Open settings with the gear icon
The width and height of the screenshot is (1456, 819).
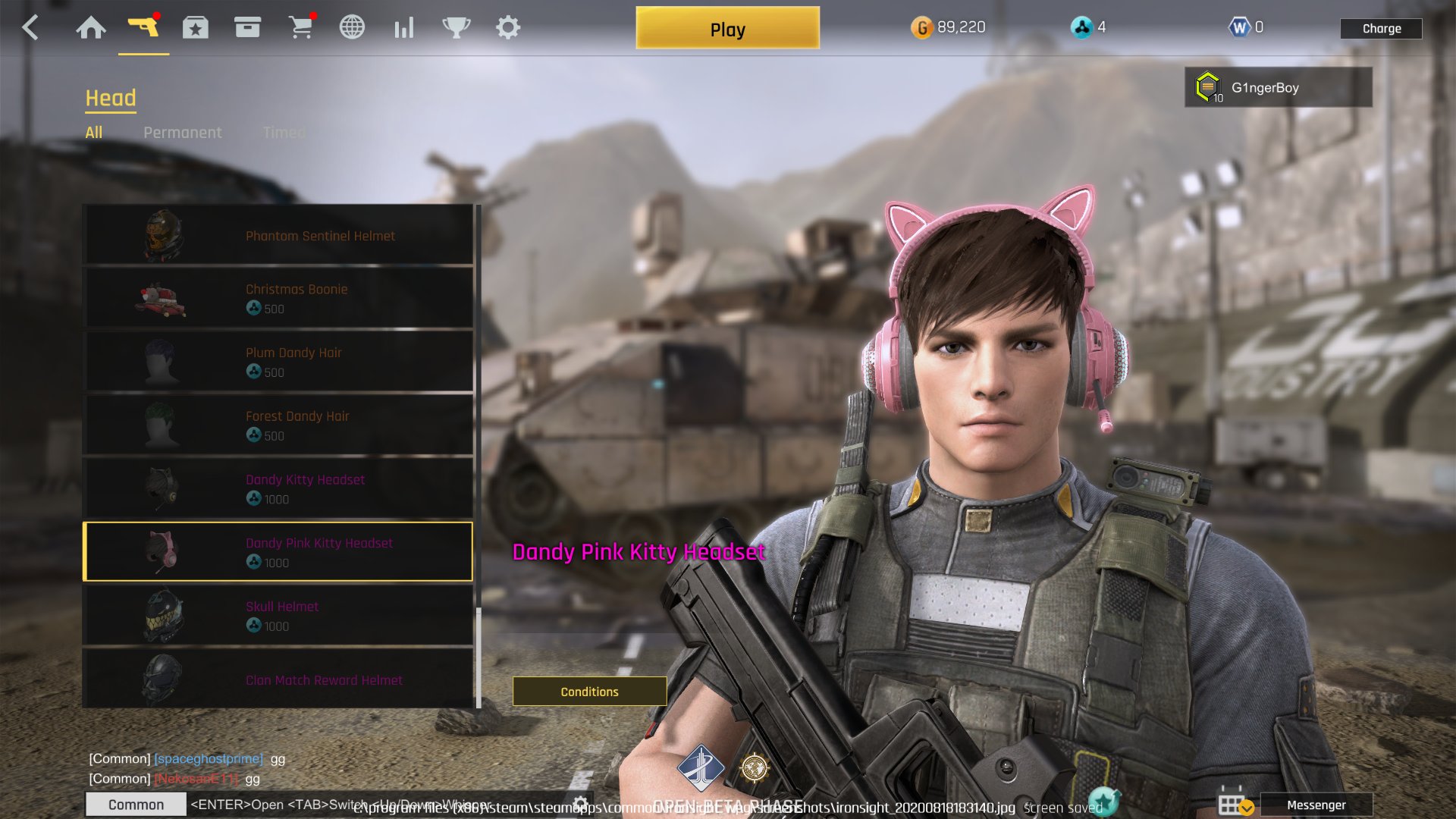tap(507, 27)
